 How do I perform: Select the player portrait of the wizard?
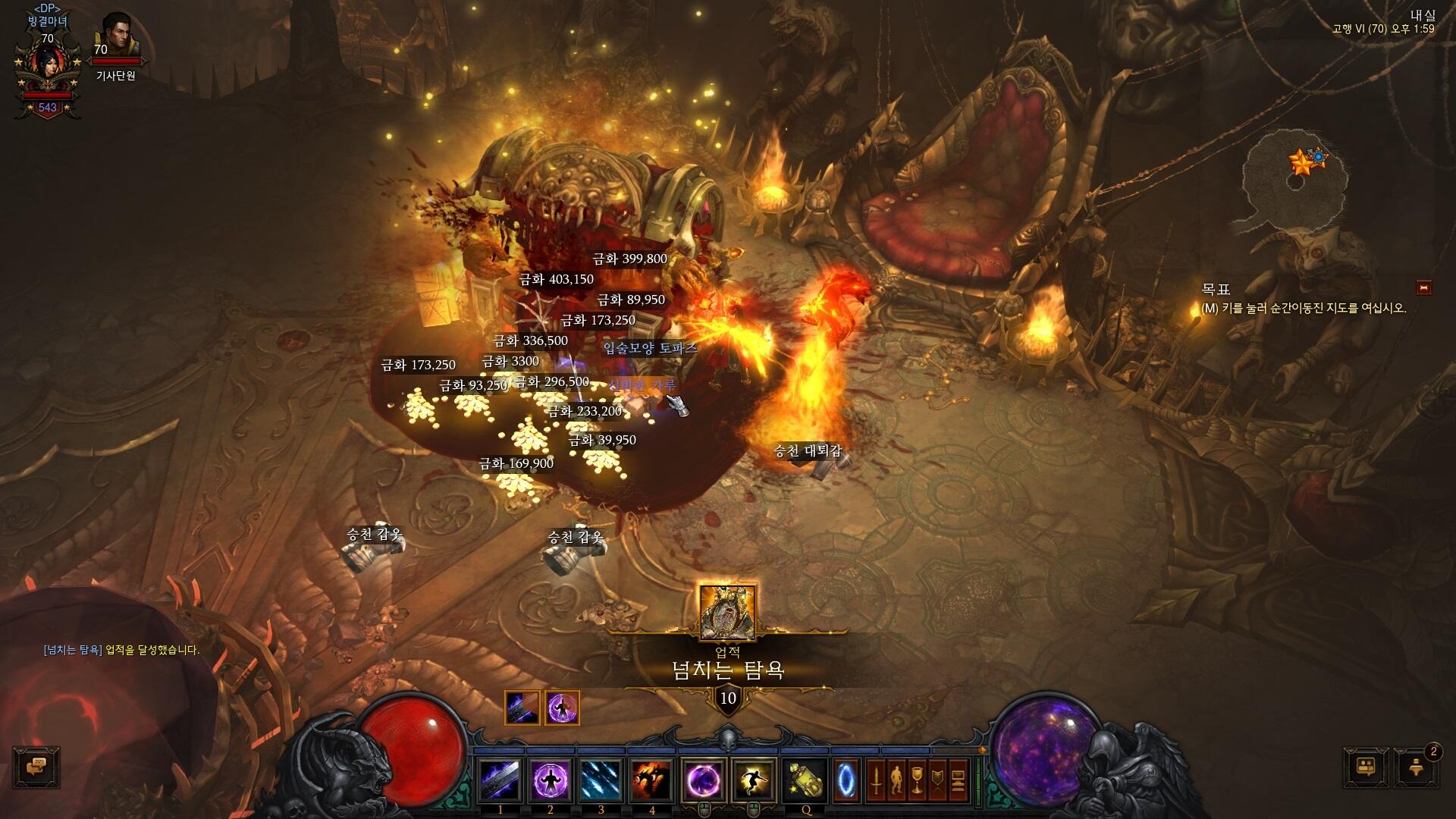click(47, 68)
